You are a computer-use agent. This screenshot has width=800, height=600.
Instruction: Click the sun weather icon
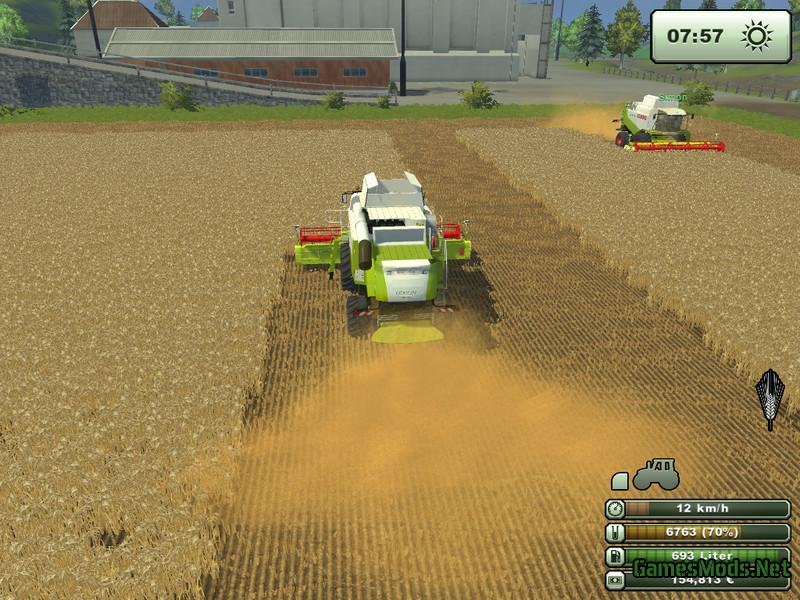[757, 37]
